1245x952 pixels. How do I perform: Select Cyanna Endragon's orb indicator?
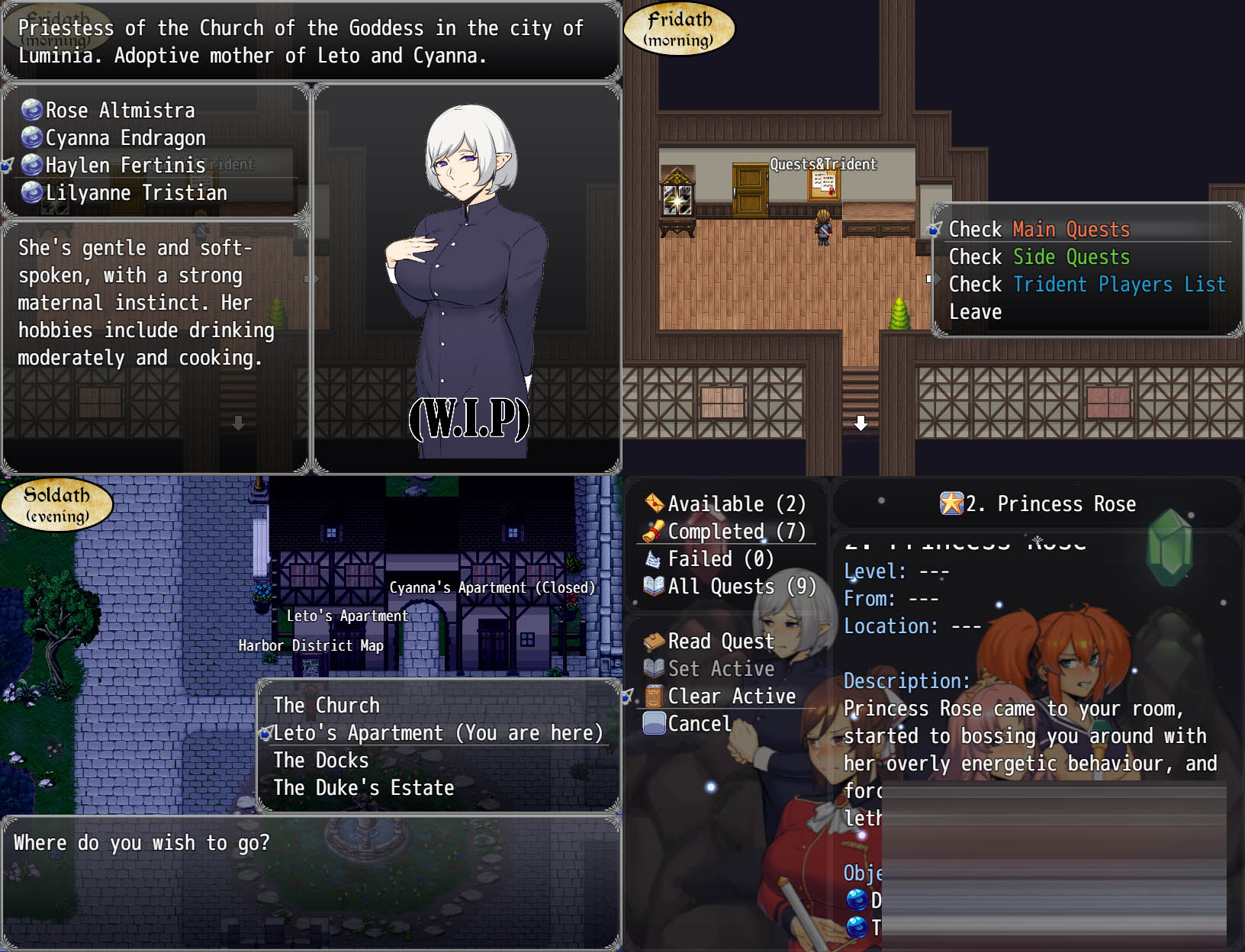click(31, 138)
